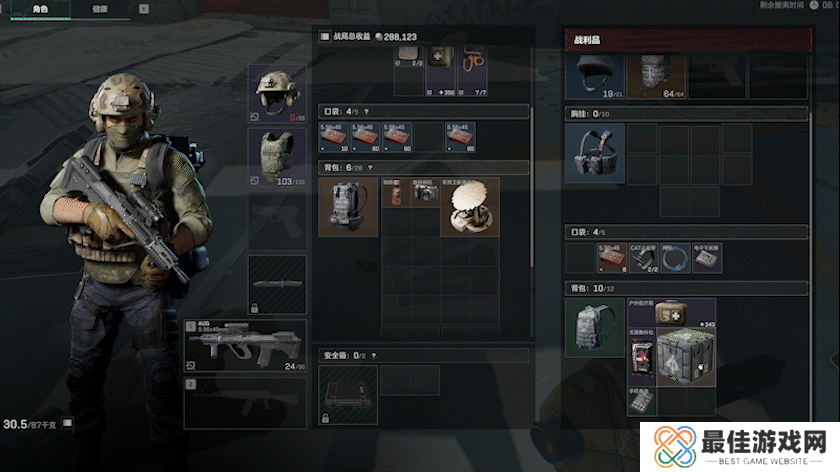840x472 pixels.
Task: Select the equipped tan helmet slot
Action: point(278,93)
